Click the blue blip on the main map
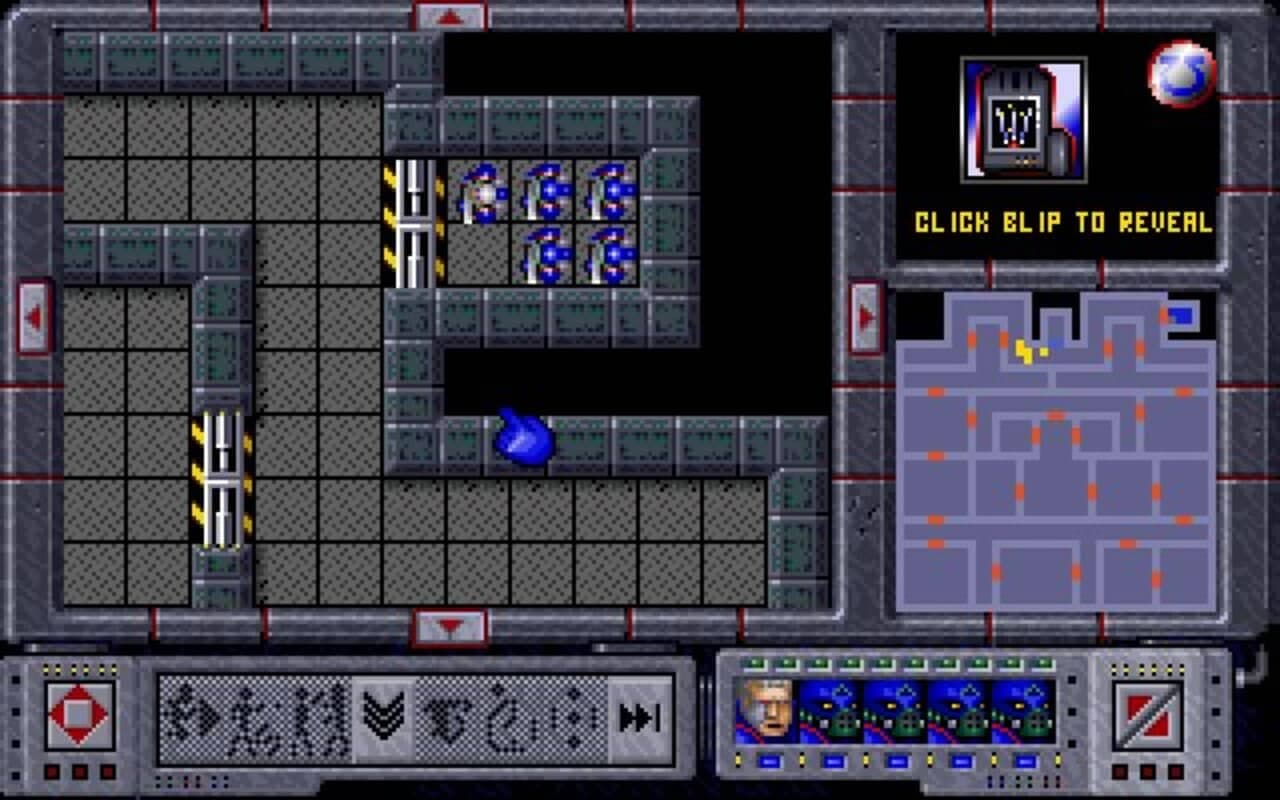Screen dimensions: 1280x800 click(x=522, y=440)
